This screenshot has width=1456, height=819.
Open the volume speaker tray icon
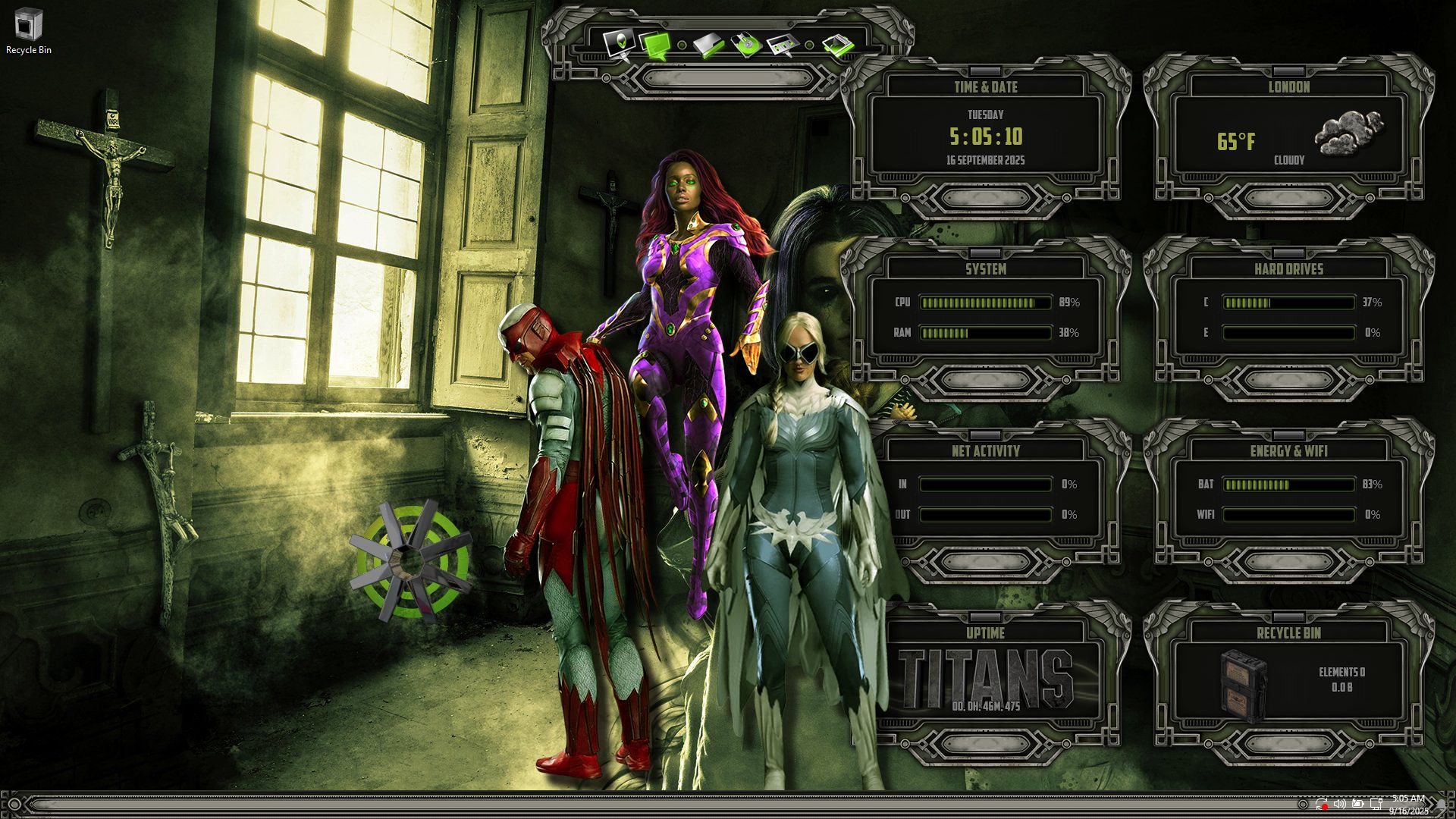coord(1339,804)
